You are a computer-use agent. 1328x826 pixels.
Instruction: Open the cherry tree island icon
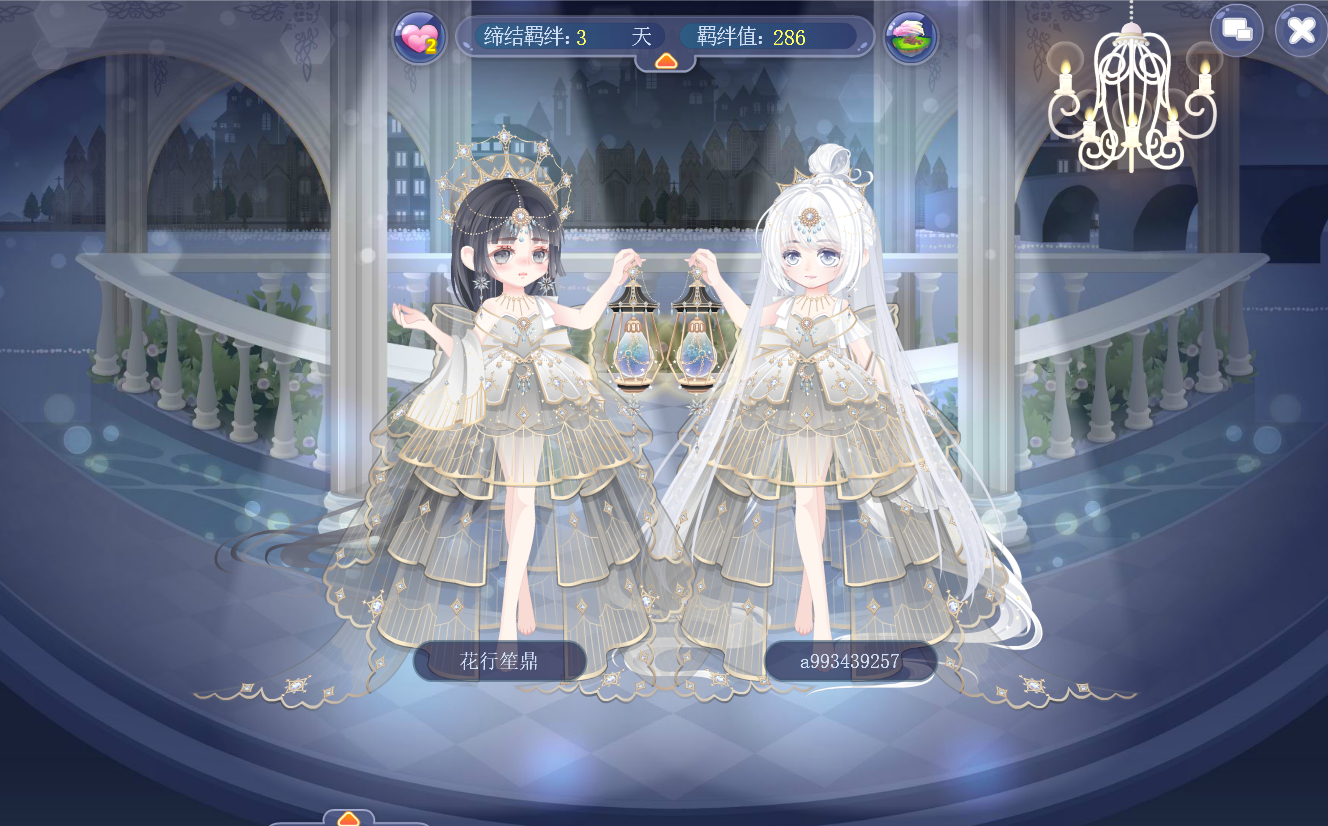(x=910, y=38)
